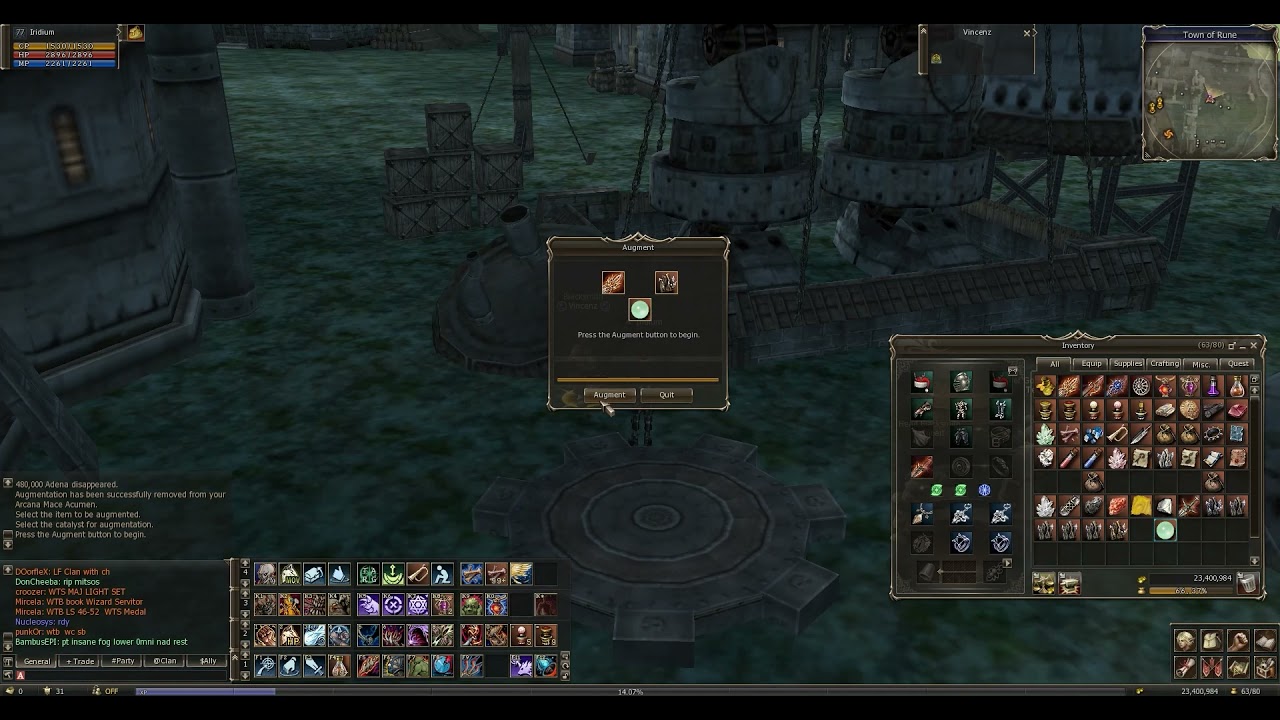Select the yellow cloth item in inventory
Image resolution: width=1280 pixels, height=720 pixels.
(1141, 507)
